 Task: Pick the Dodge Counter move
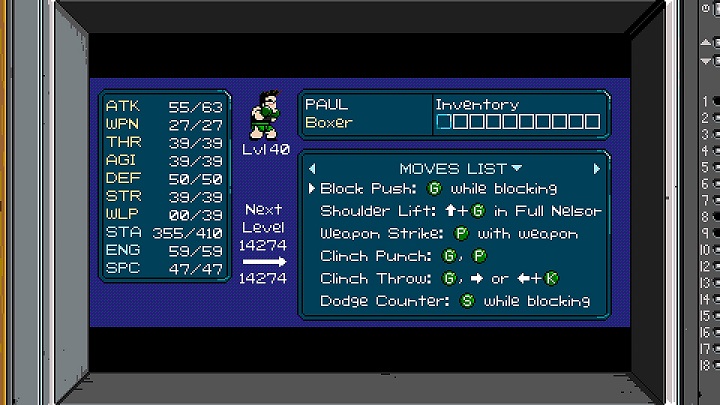tap(455, 301)
